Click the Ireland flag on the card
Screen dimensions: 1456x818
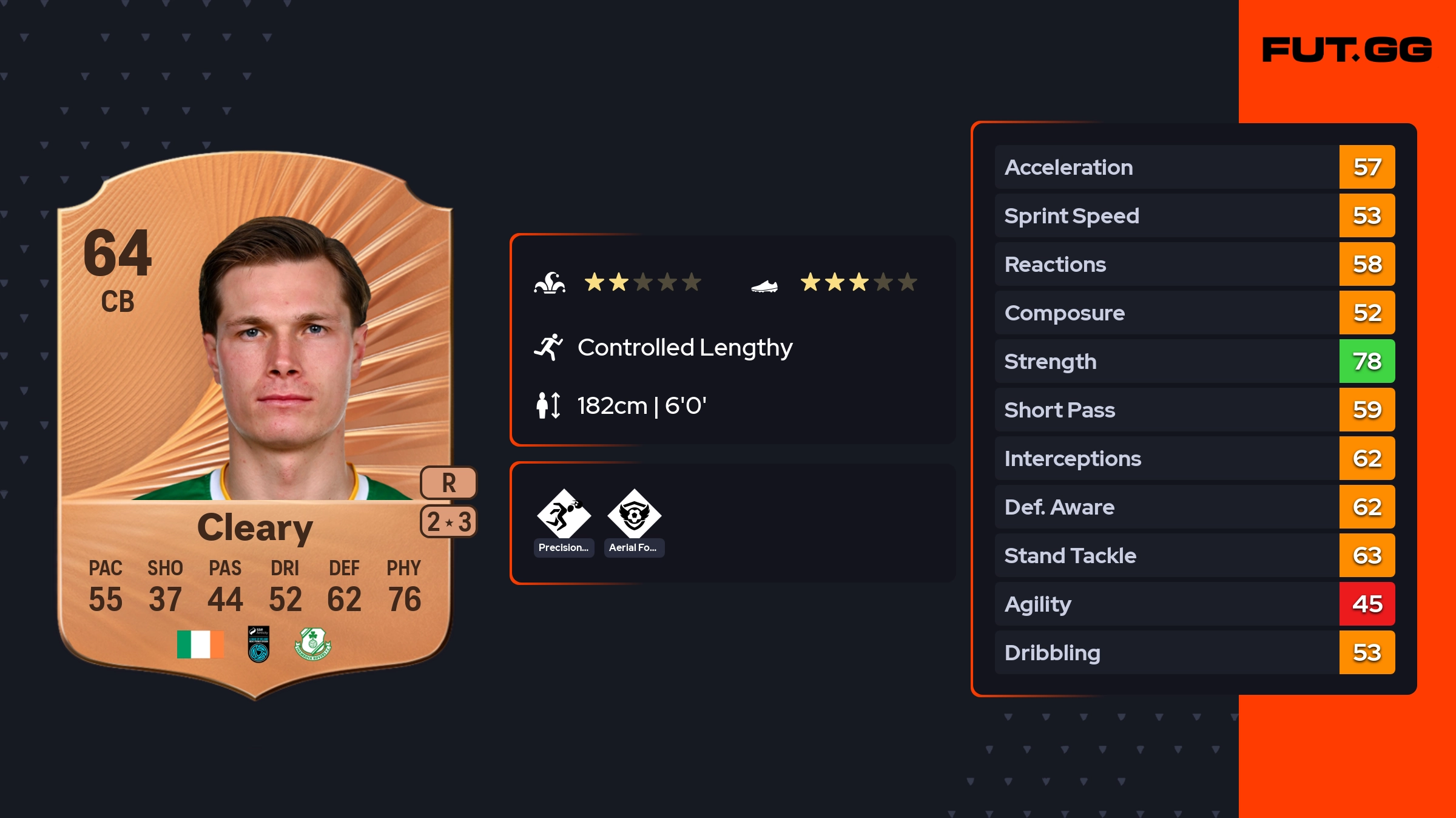(200, 644)
